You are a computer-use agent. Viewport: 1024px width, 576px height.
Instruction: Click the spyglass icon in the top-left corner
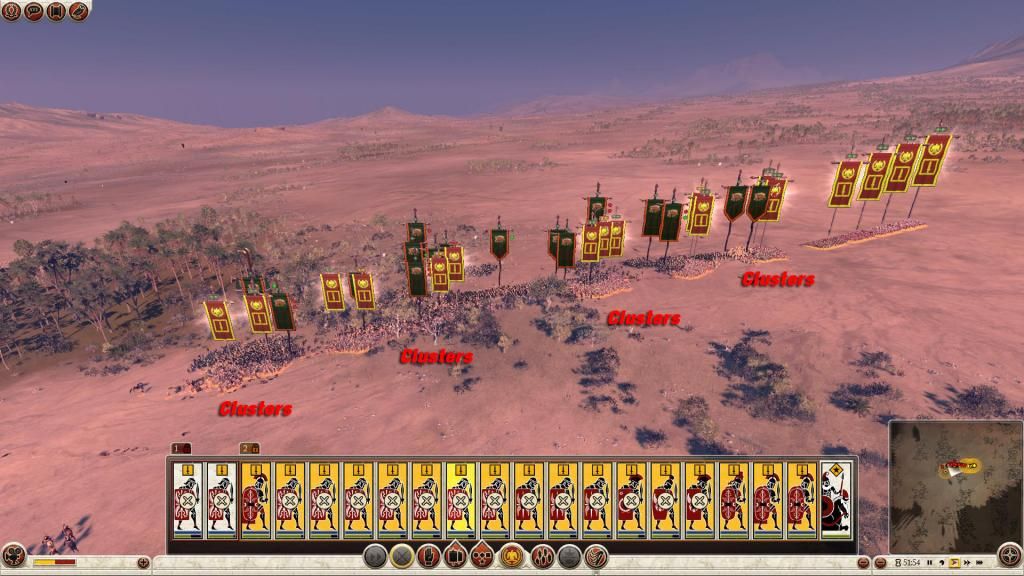click(78, 11)
